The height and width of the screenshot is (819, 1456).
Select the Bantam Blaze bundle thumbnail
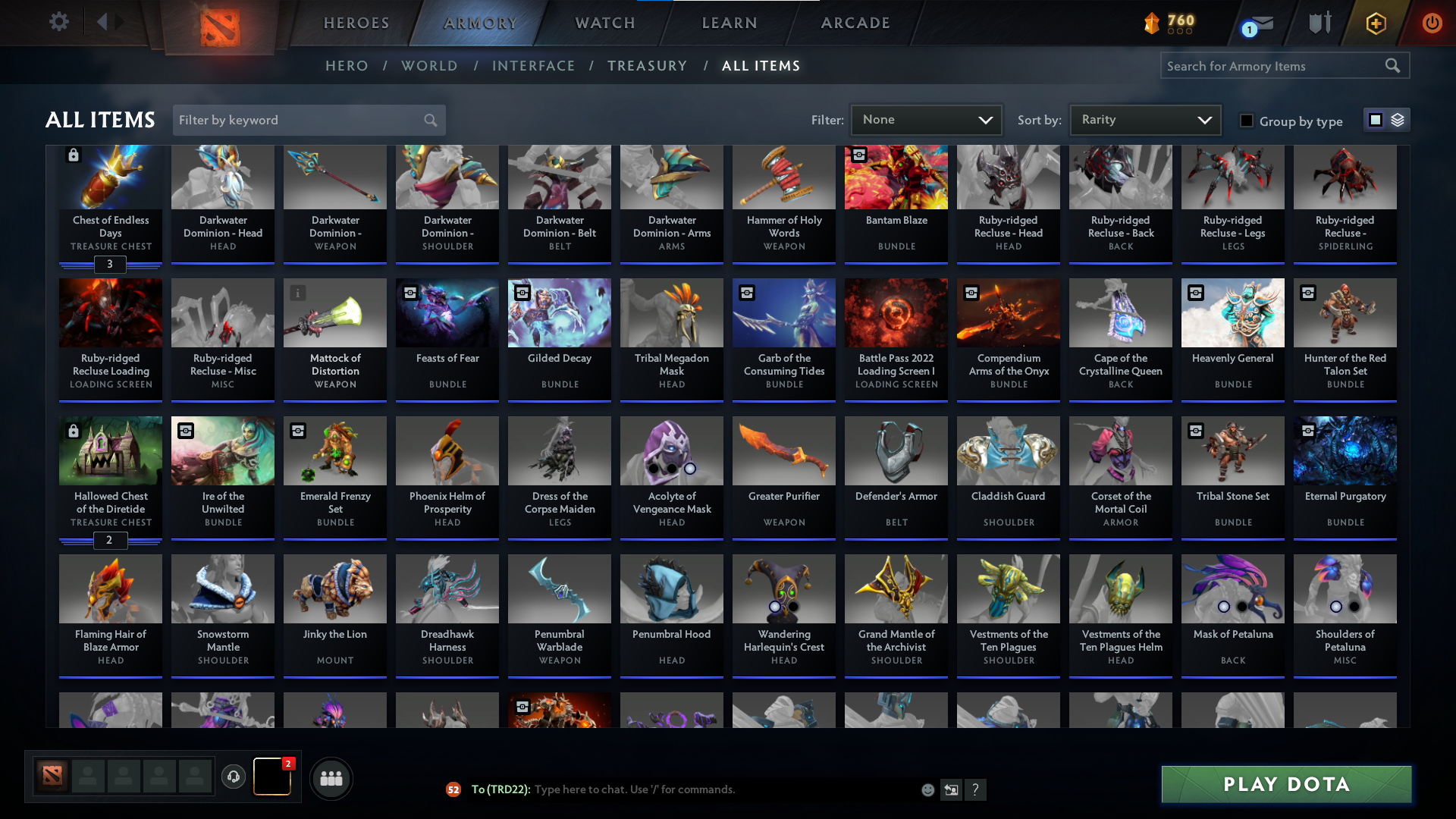(x=896, y=177)
